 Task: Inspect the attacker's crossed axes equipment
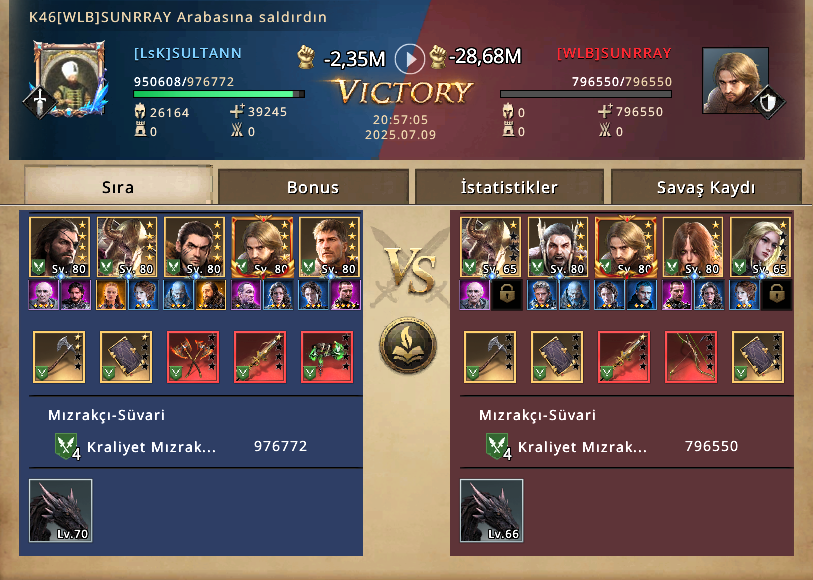[x=193, y=357]
